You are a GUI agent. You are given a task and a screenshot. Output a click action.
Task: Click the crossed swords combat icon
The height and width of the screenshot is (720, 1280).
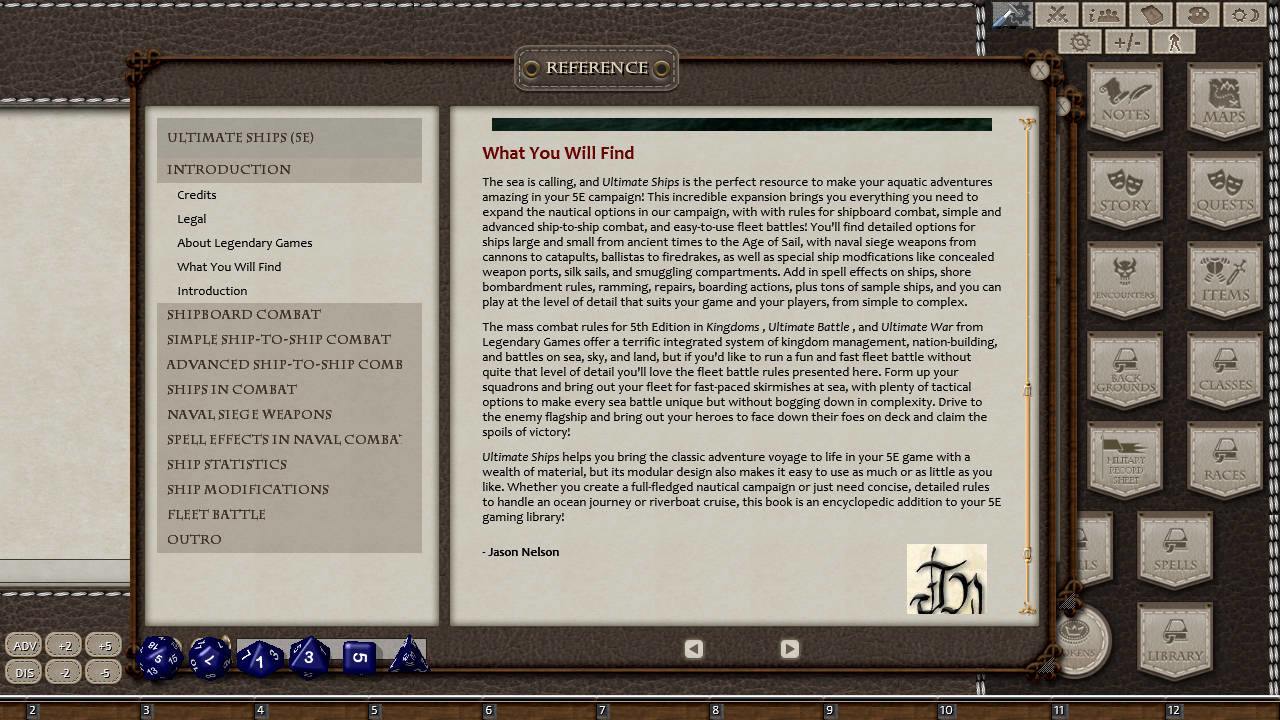tap(1057, 15)
